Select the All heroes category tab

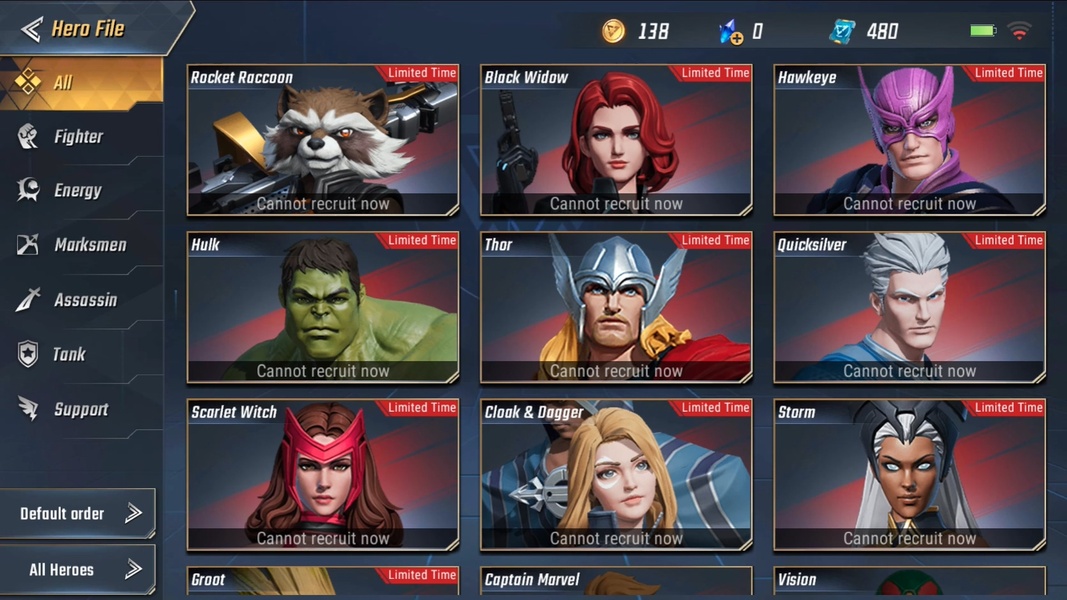coord(80,83)
